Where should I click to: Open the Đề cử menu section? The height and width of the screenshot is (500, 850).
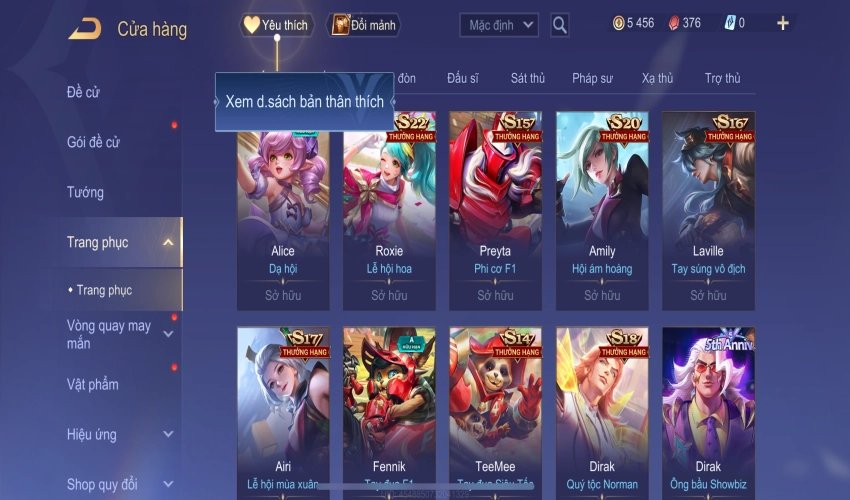point(84,93)
